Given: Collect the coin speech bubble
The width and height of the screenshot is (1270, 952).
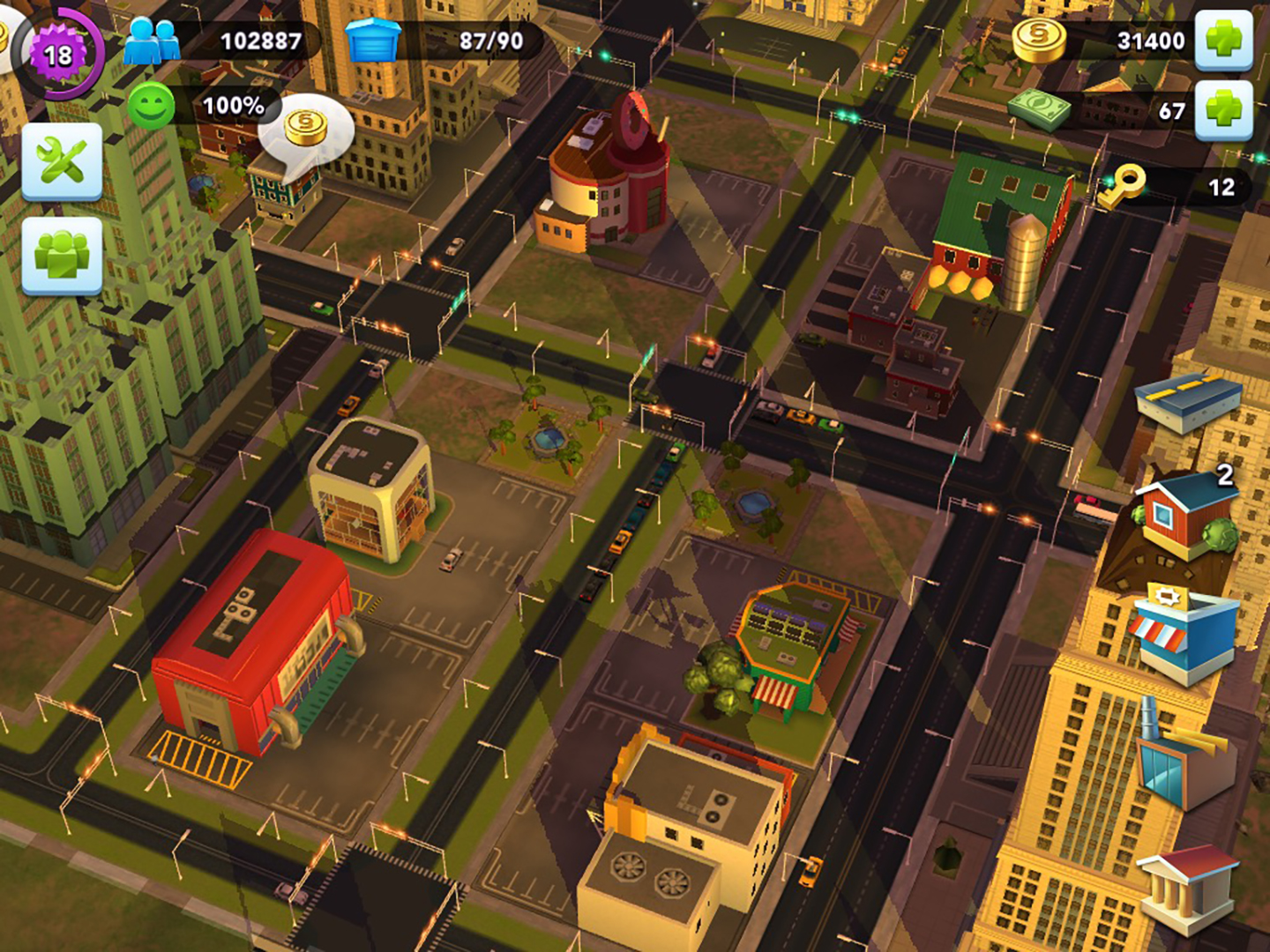Looking at the screenshot, I should [x=306, y=129].
